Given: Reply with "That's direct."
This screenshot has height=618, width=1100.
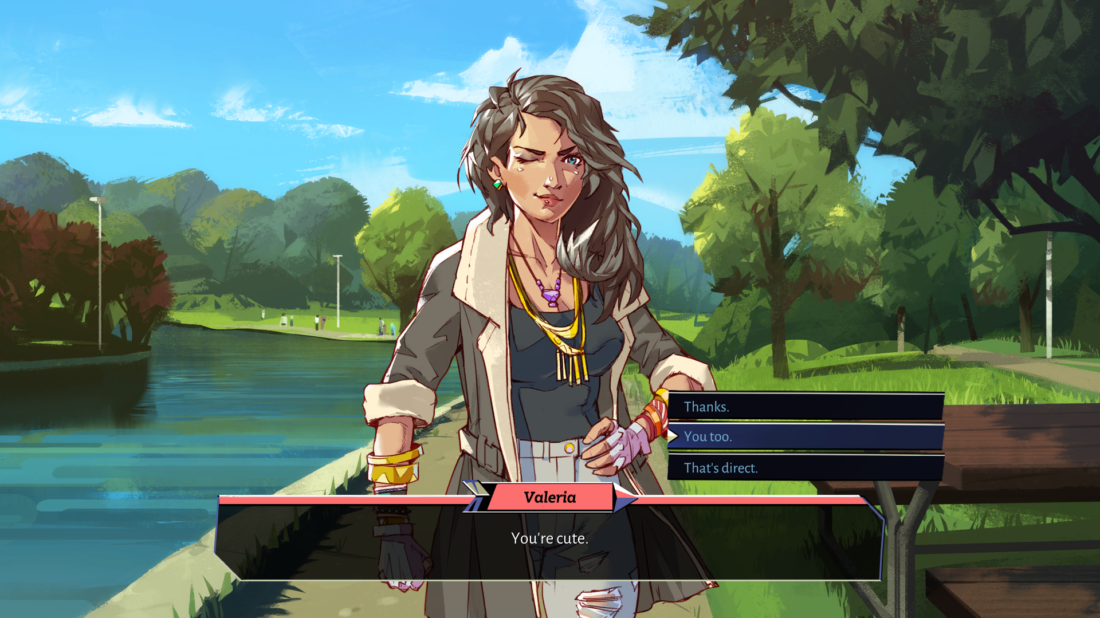Looking at the screenshot, I should tap(805, 467).
